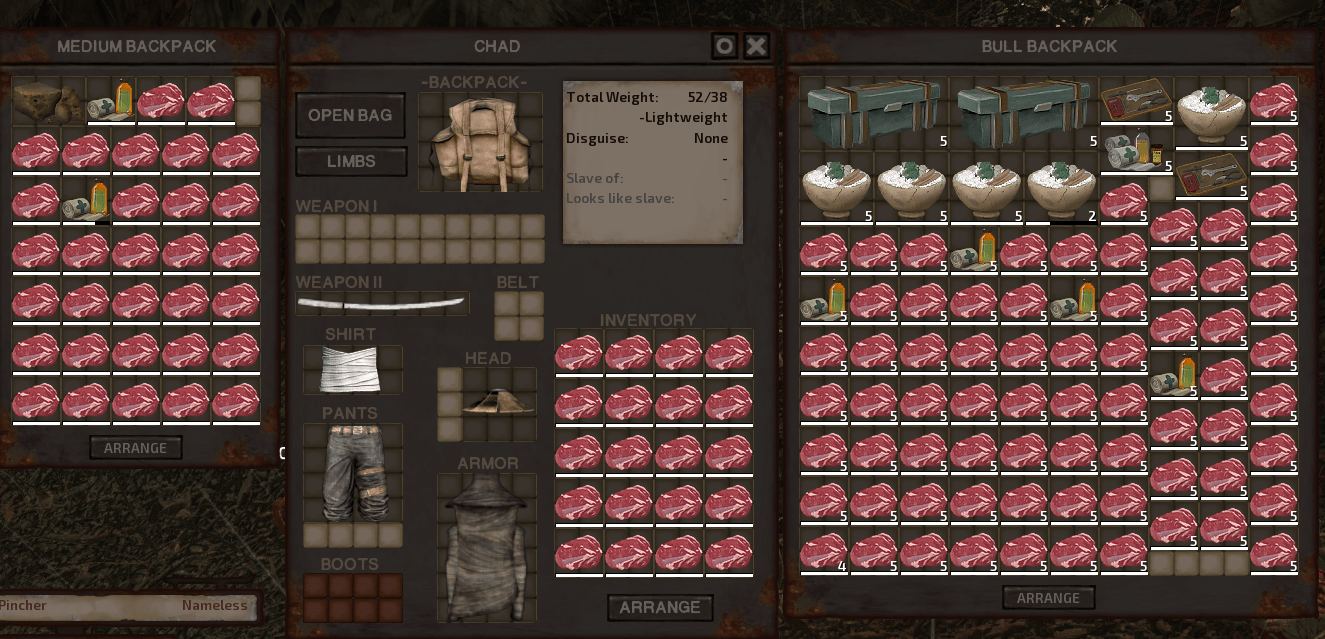Arrange items in the Bull Backpack
This screenshot has height=639, width=1325.
1048,598
